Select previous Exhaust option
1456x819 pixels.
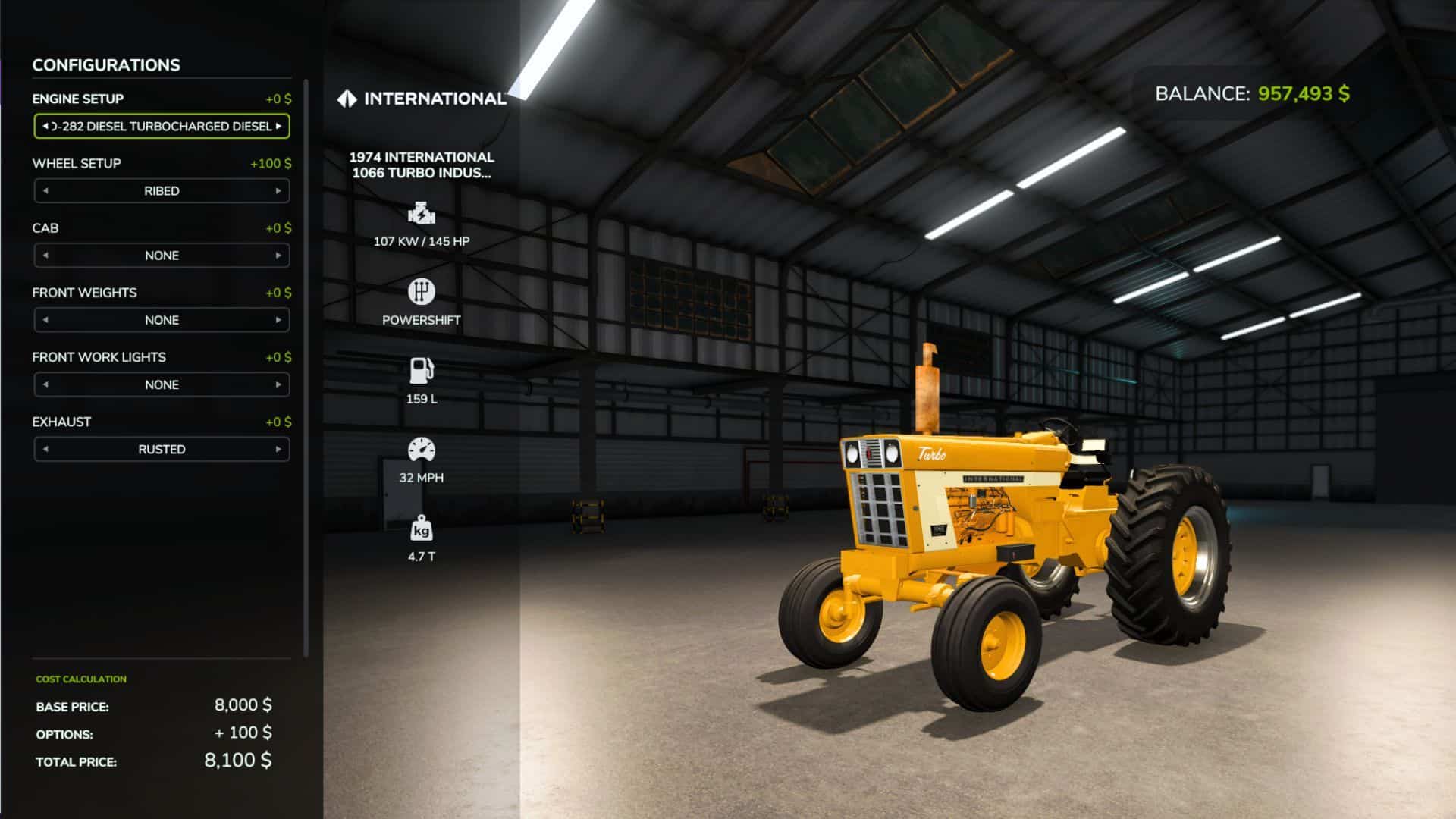[x=45, y=450]
